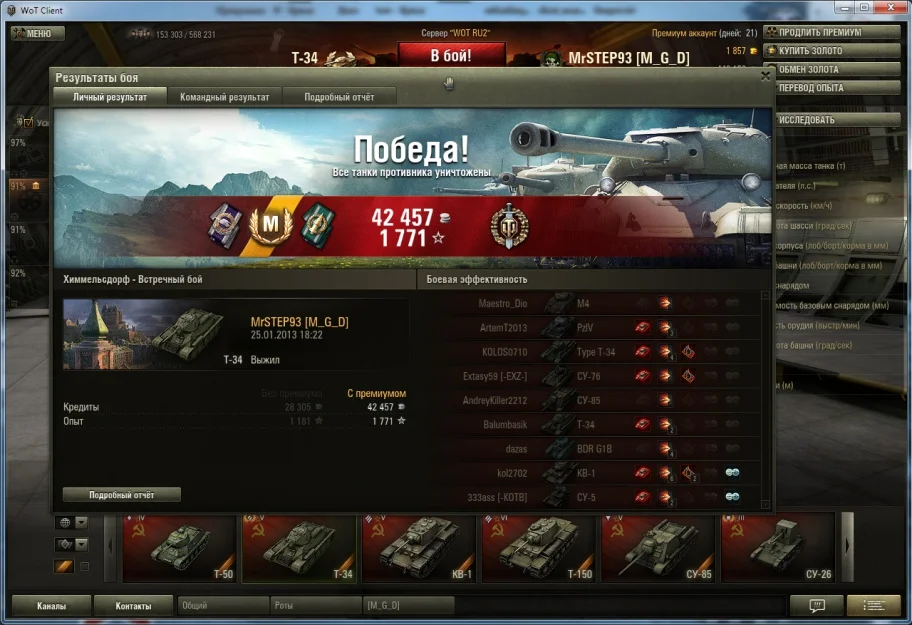Switch to the Командный результат tab
This screenshot has height=625, width=912.
tap(224, 97)
